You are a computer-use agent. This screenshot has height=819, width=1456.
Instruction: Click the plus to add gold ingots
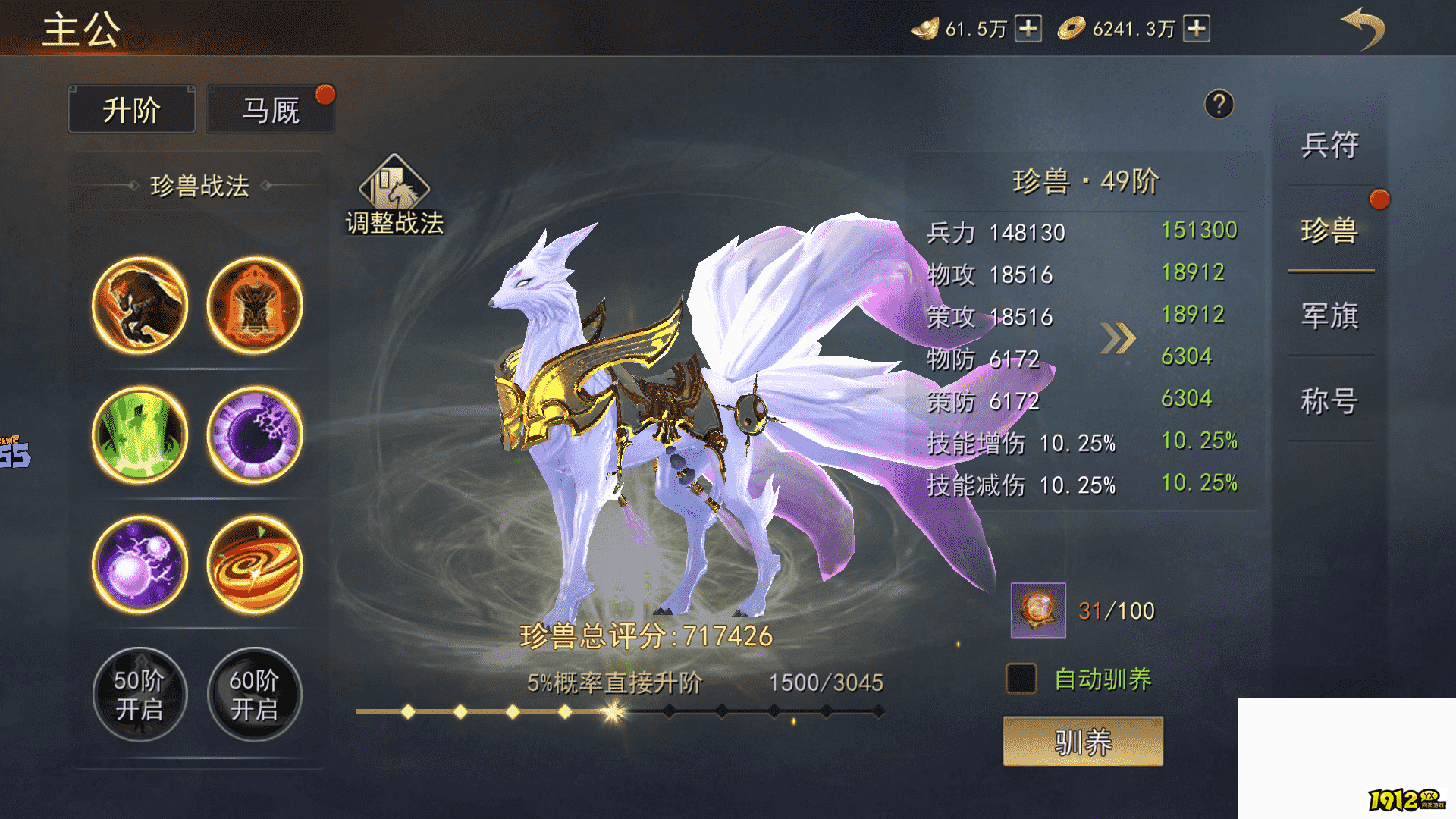click(x=1028, y=29)
